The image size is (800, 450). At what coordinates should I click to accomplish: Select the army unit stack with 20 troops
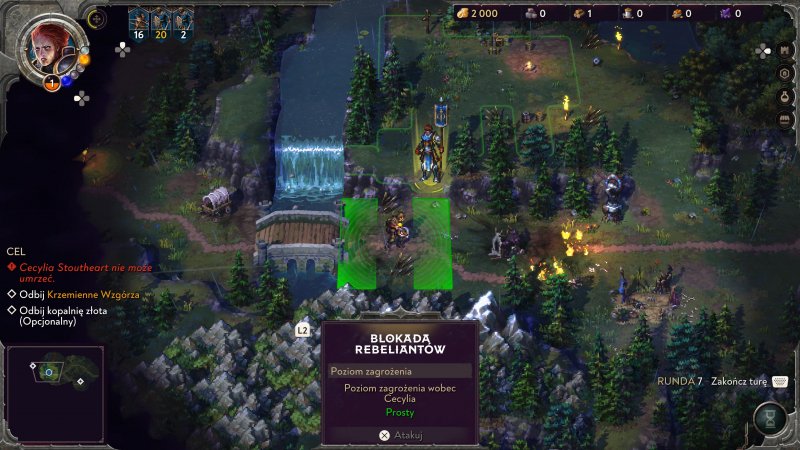click(160, 24)
